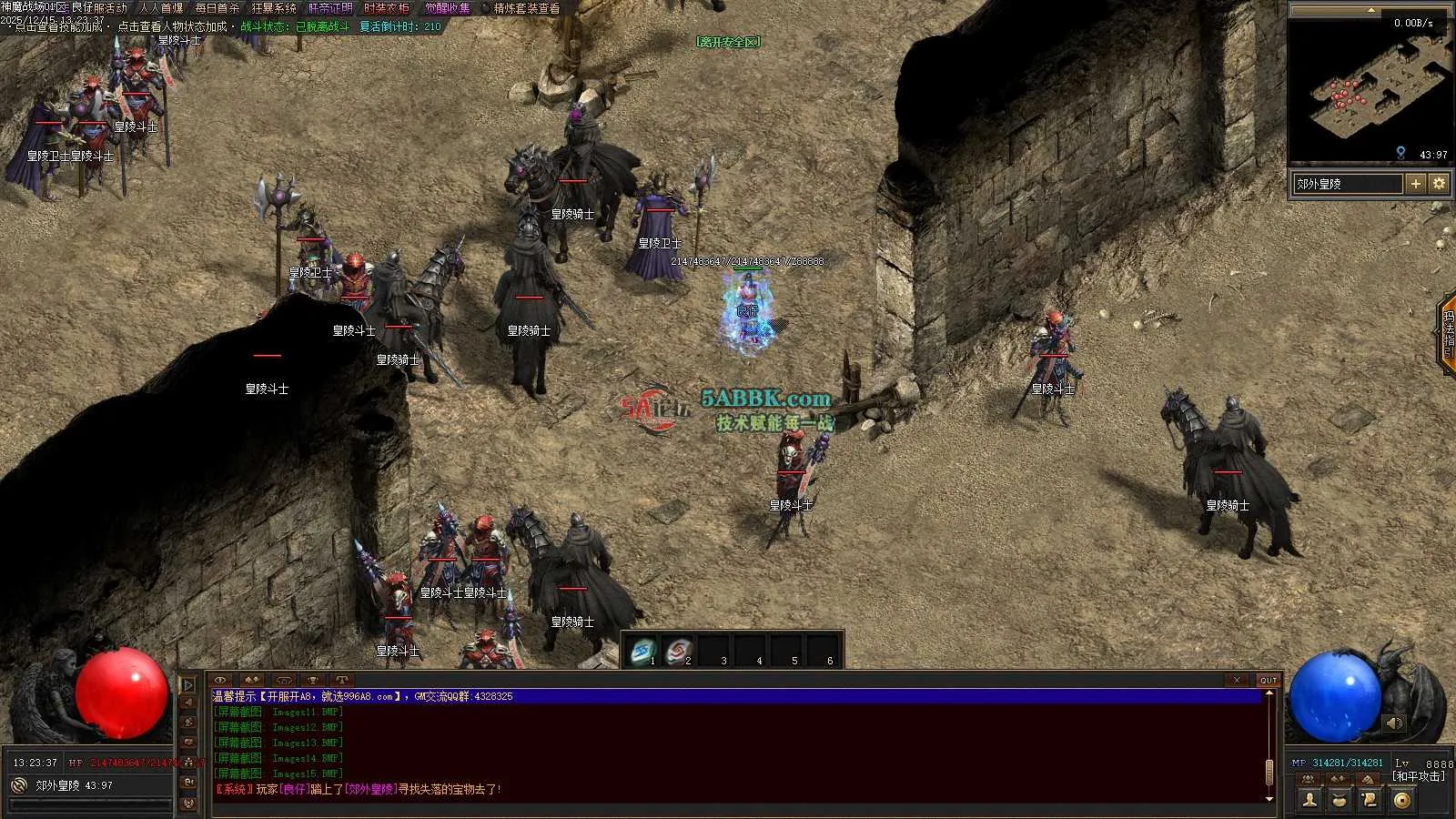1456x819 pixels.
Task: Open the 狂暴系统 menu
Action: [274, 8]
